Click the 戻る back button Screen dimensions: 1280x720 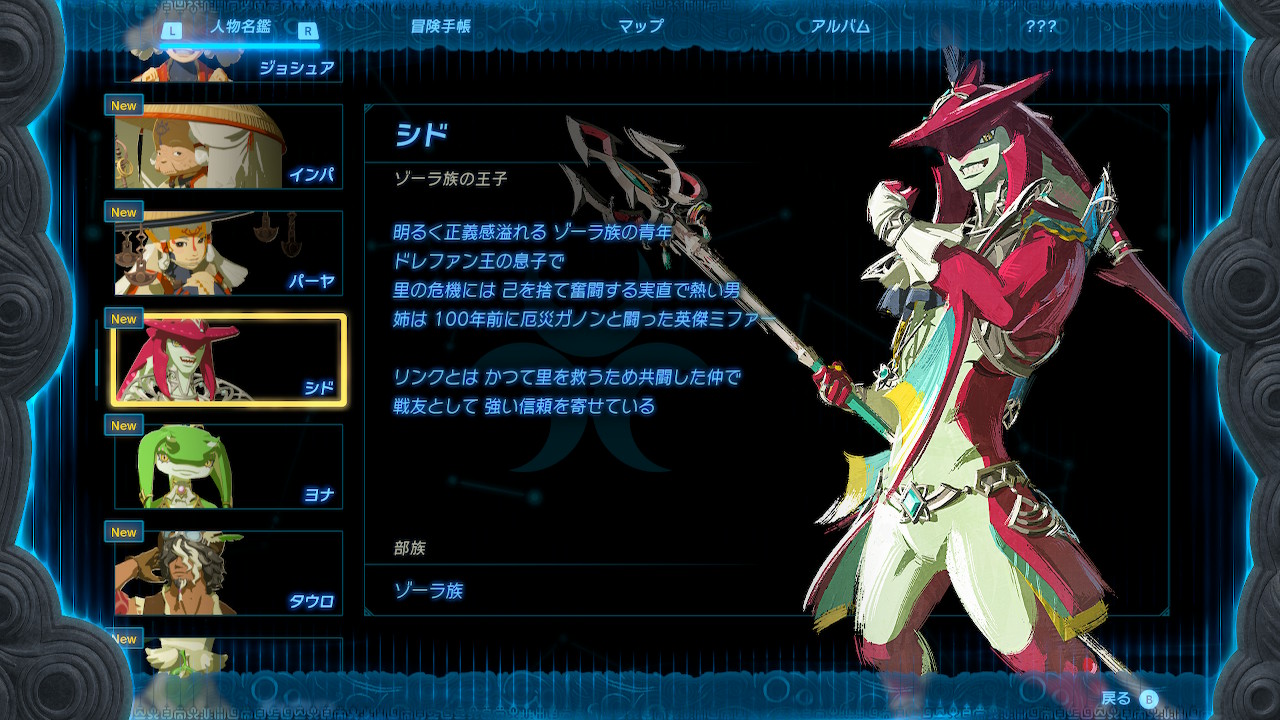1130,698
